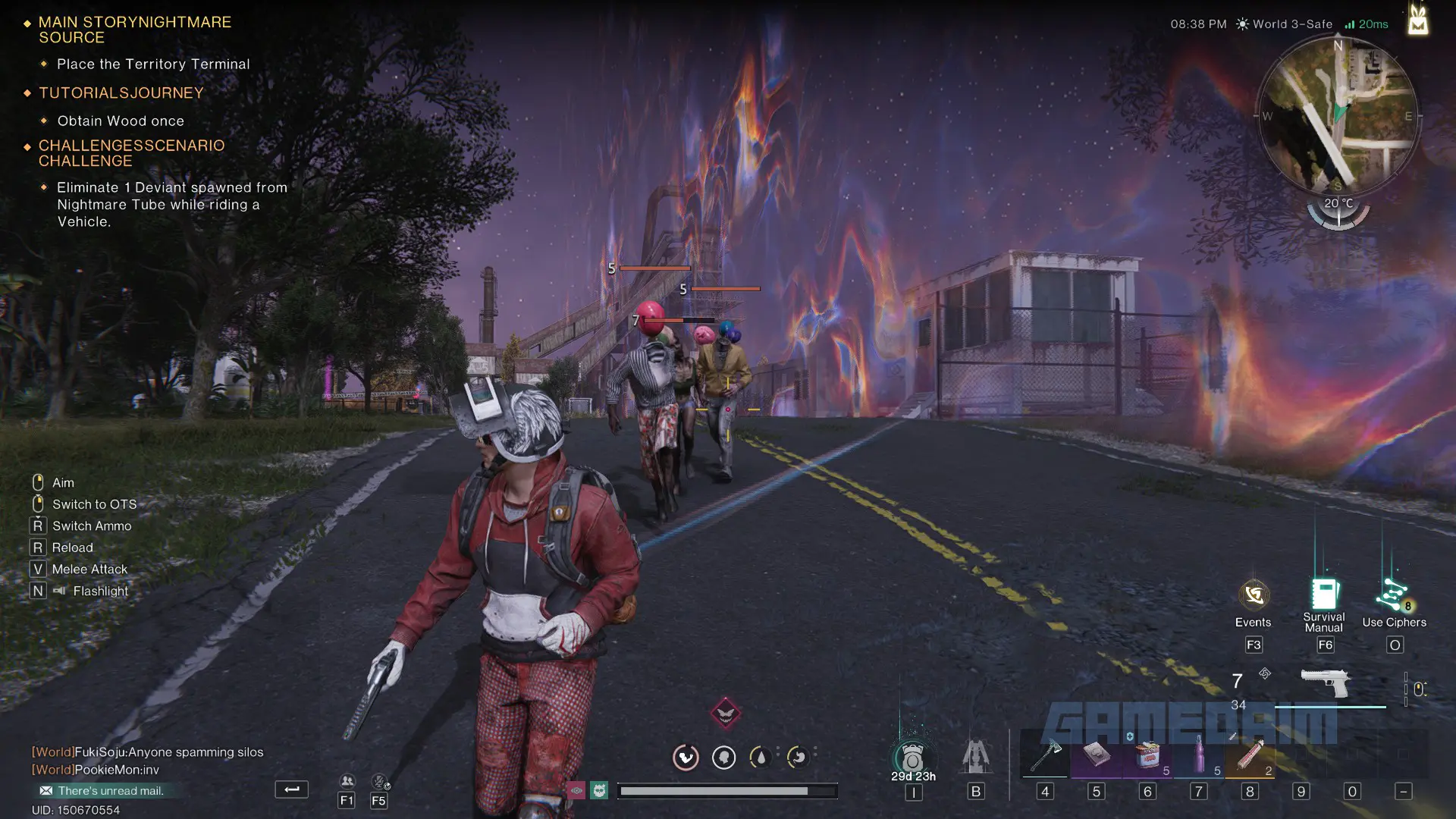Select the axe hotbar slot

pos(1046,755)
